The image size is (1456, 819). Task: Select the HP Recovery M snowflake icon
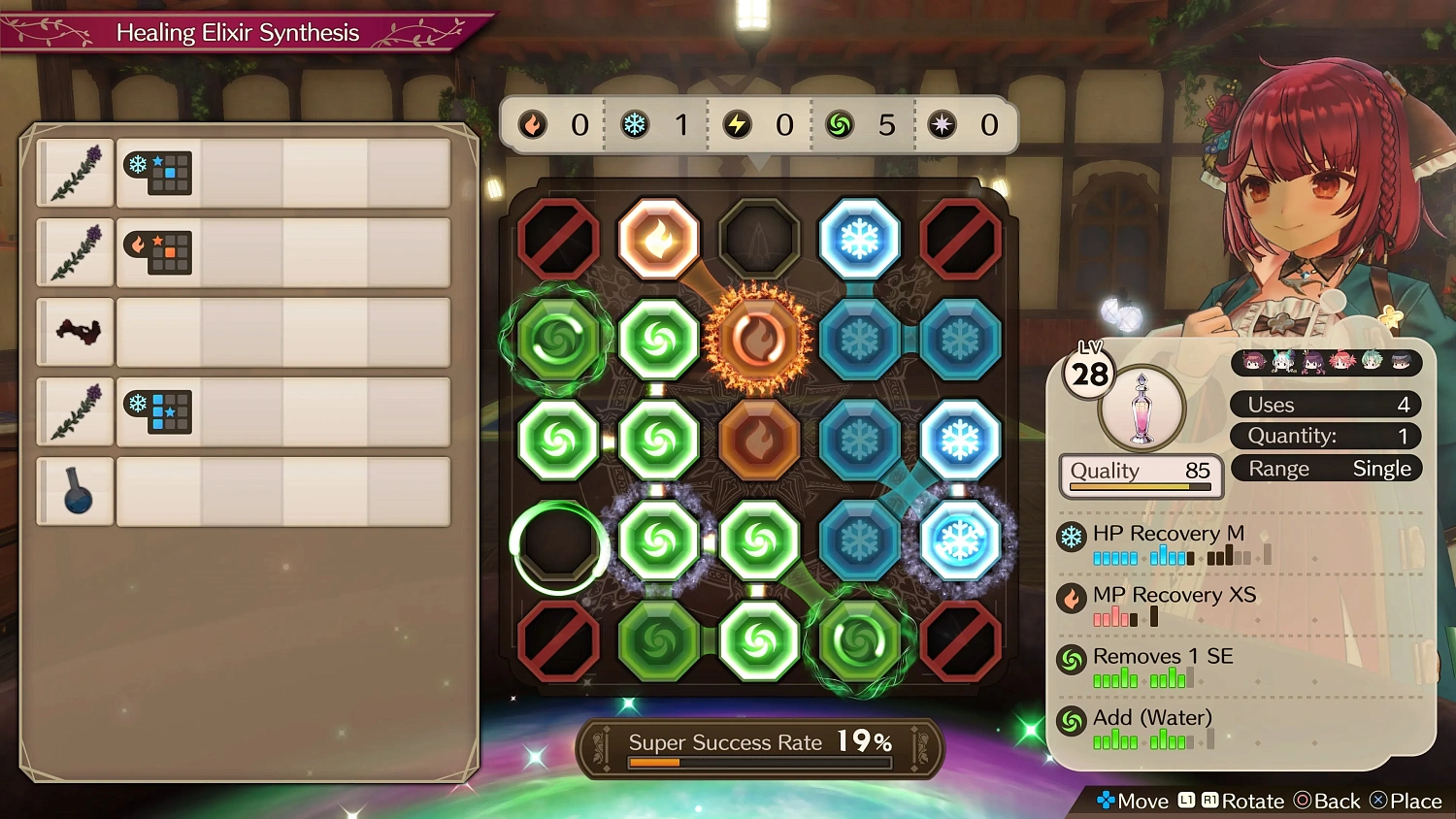(1072, 535)
